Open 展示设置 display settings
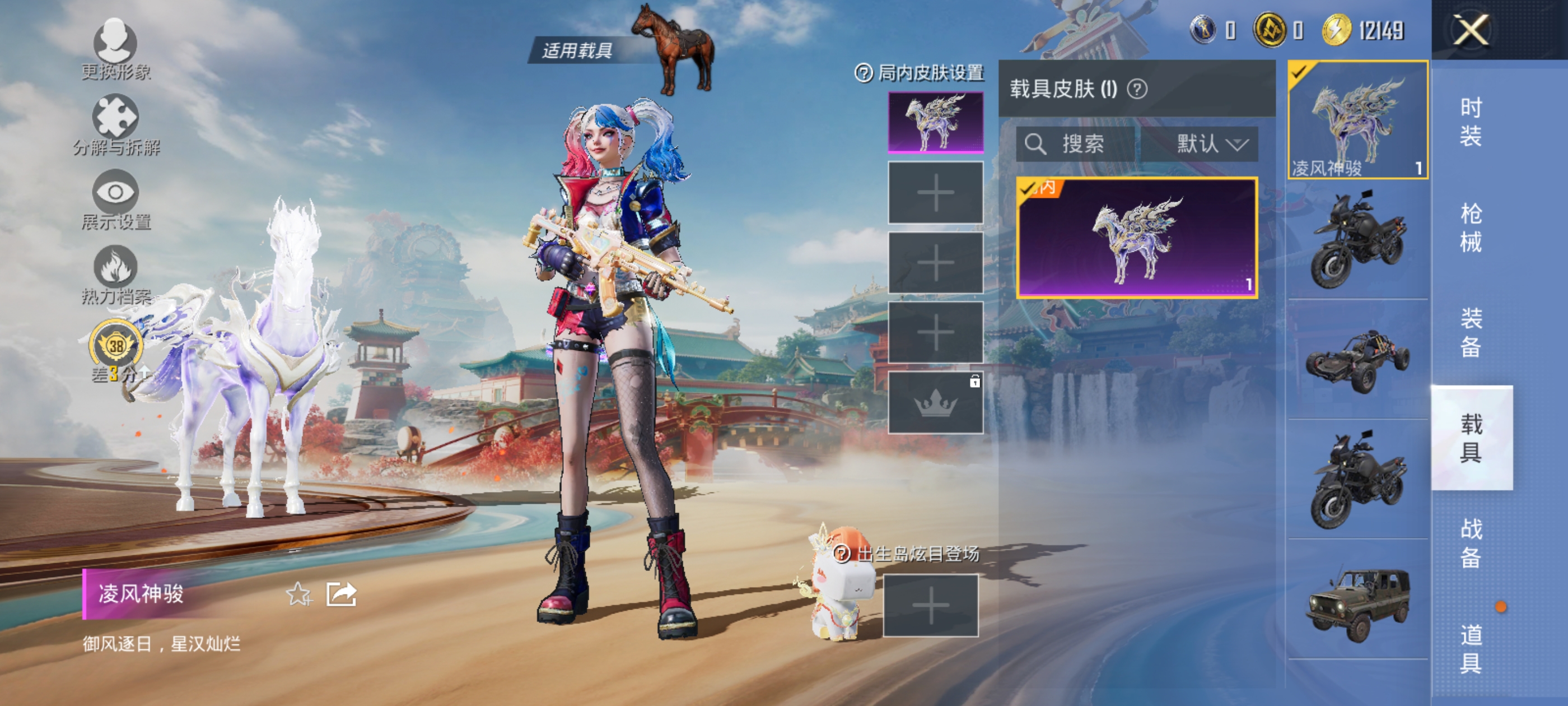The image size is (1568, 706). (116, 200)
